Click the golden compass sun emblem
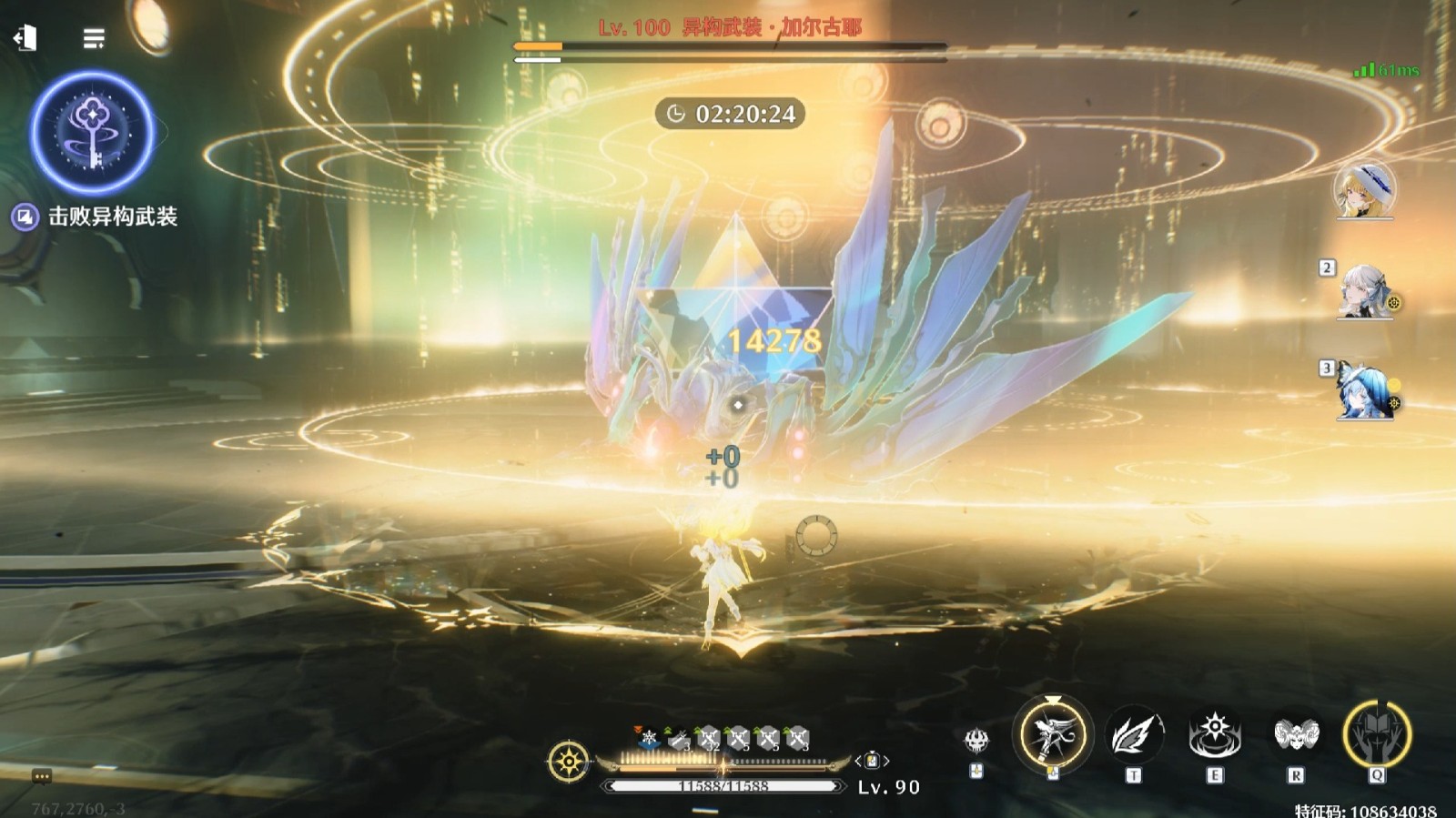The height and width of the screenshot is (818, 1456). click(570, 761)
